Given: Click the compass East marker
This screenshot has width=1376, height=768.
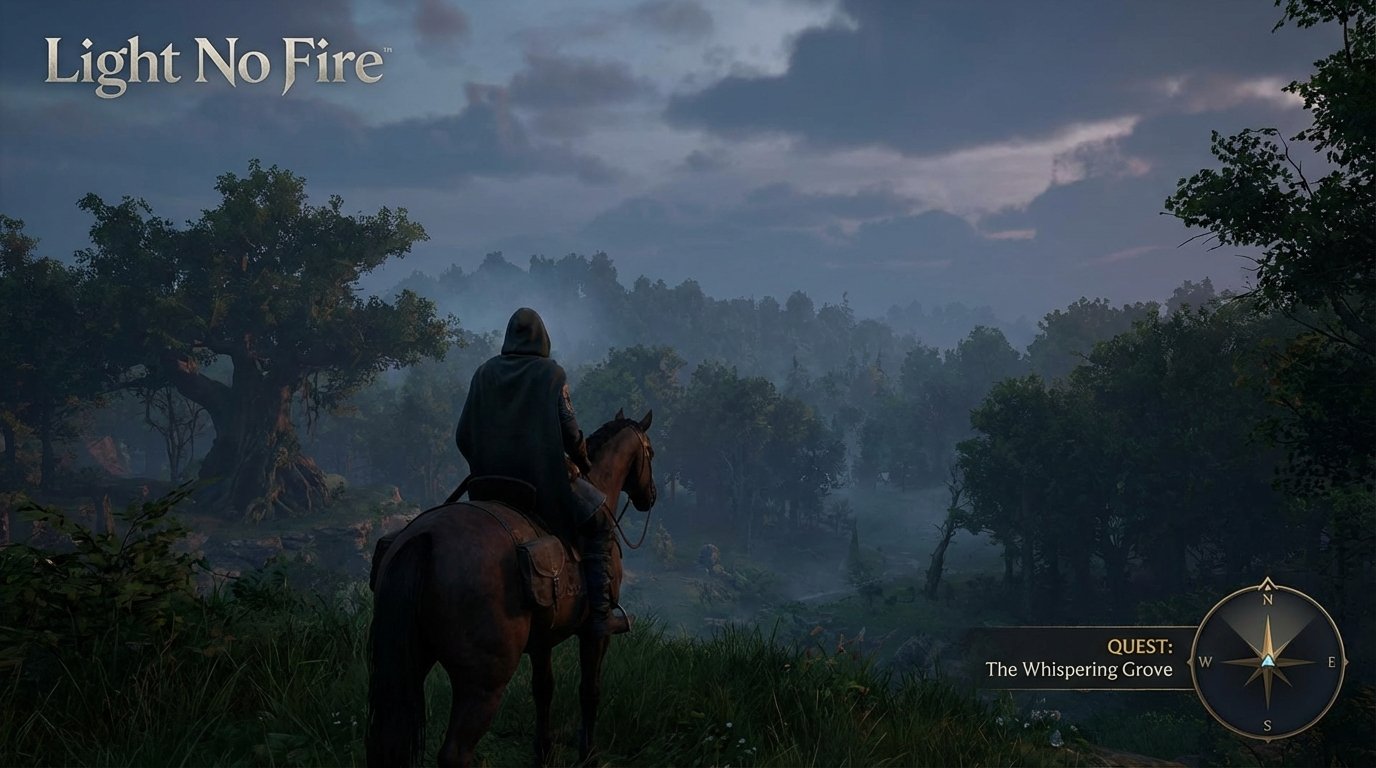Looking at the screenshot, I should [1331, 661].
